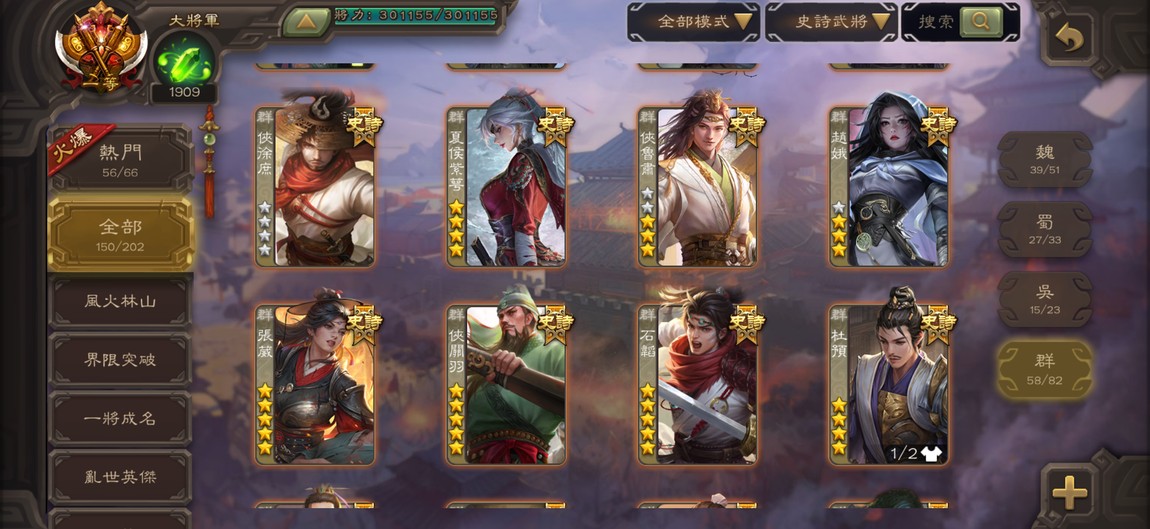Expand the green up-arrow button
Viewport: 1150px width, 529px height.
[x=306, y=20]
